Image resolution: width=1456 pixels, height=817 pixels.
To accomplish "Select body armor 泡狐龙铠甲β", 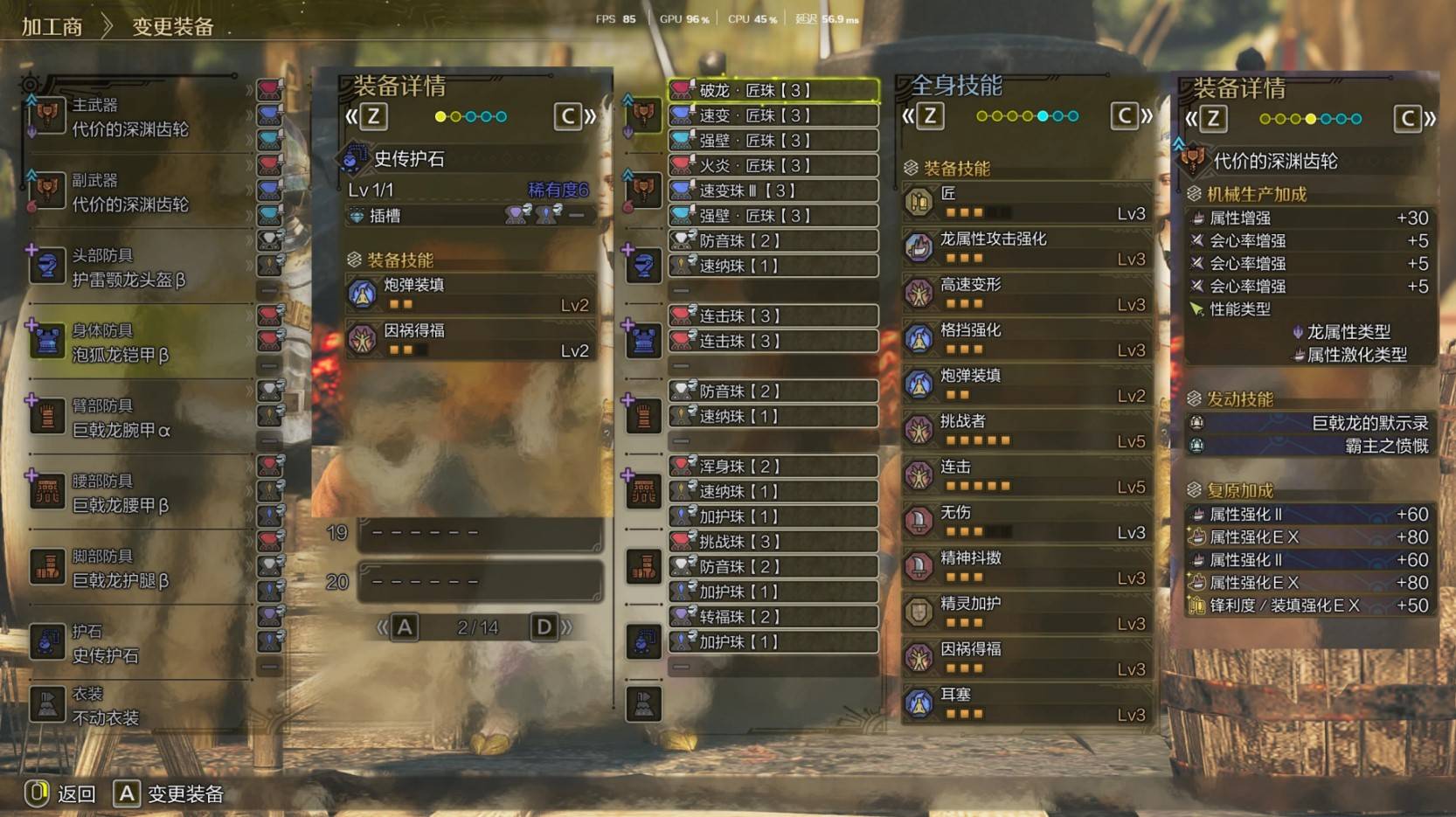I will pyautogui.click(x=131, y=343).
